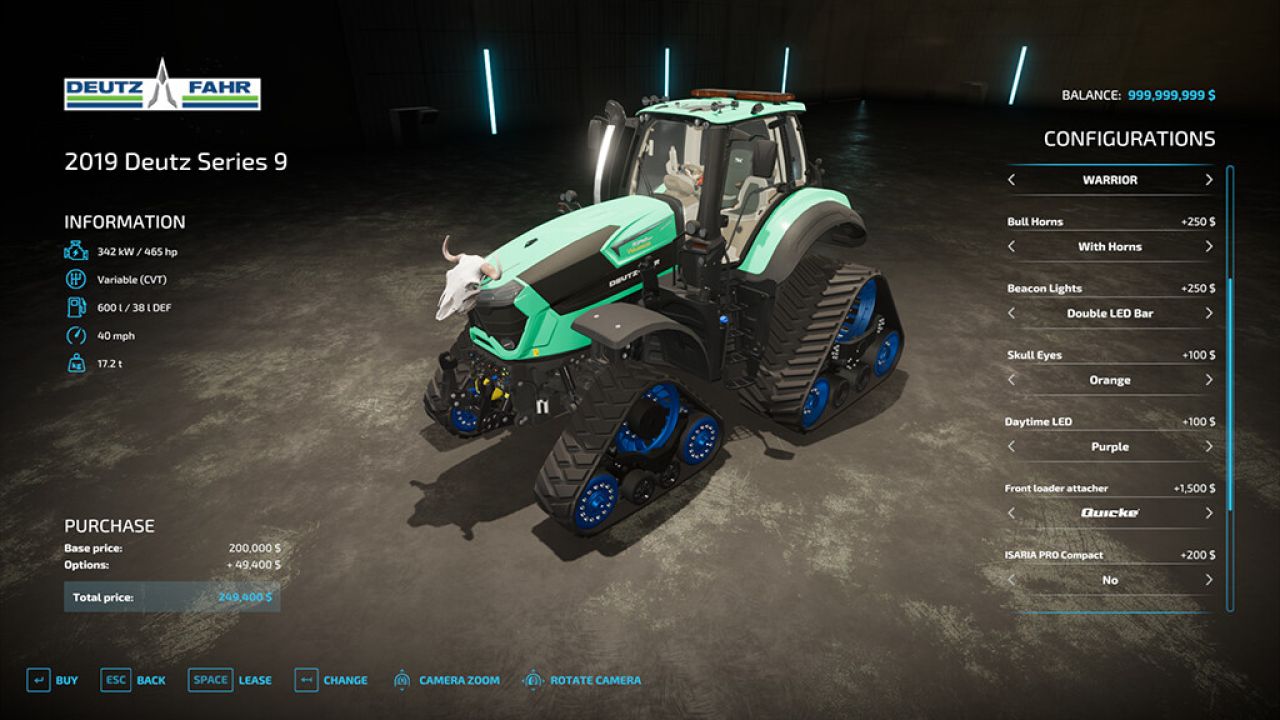Viewport: 1280px width, 720px height.
Task: Toggle ISARIA PRO Compact from No to Yes
Action: (1209, 580)
